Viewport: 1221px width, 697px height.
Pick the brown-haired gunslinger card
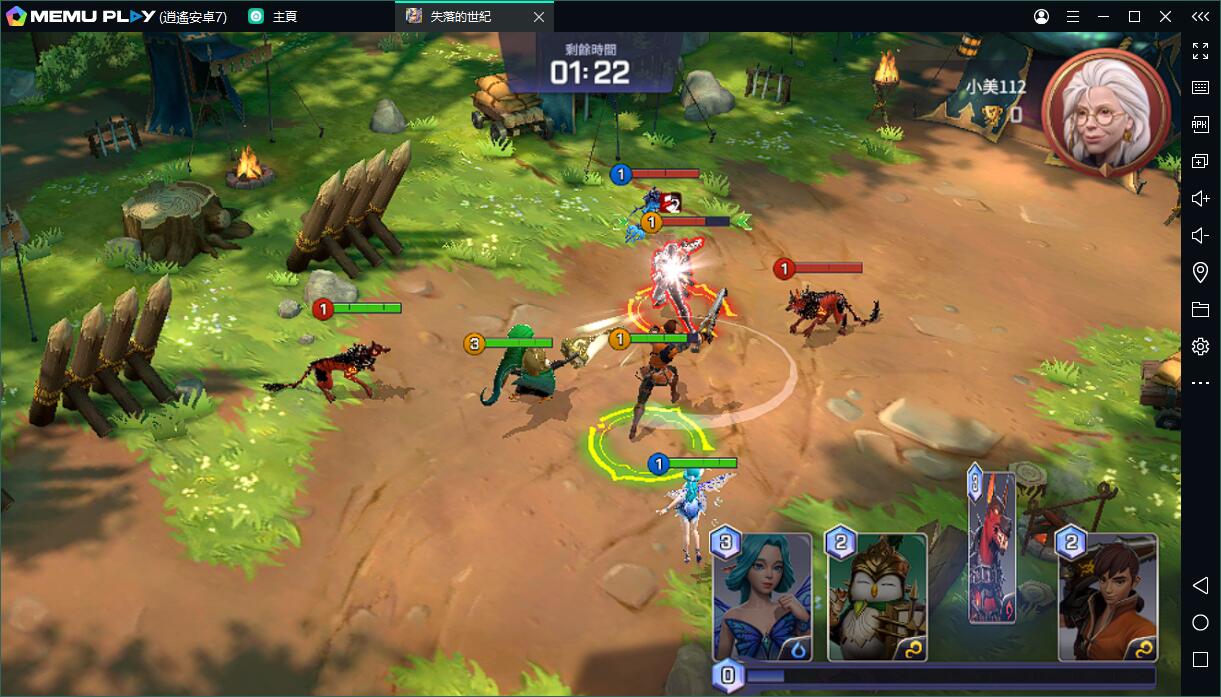click(1107, 598)
